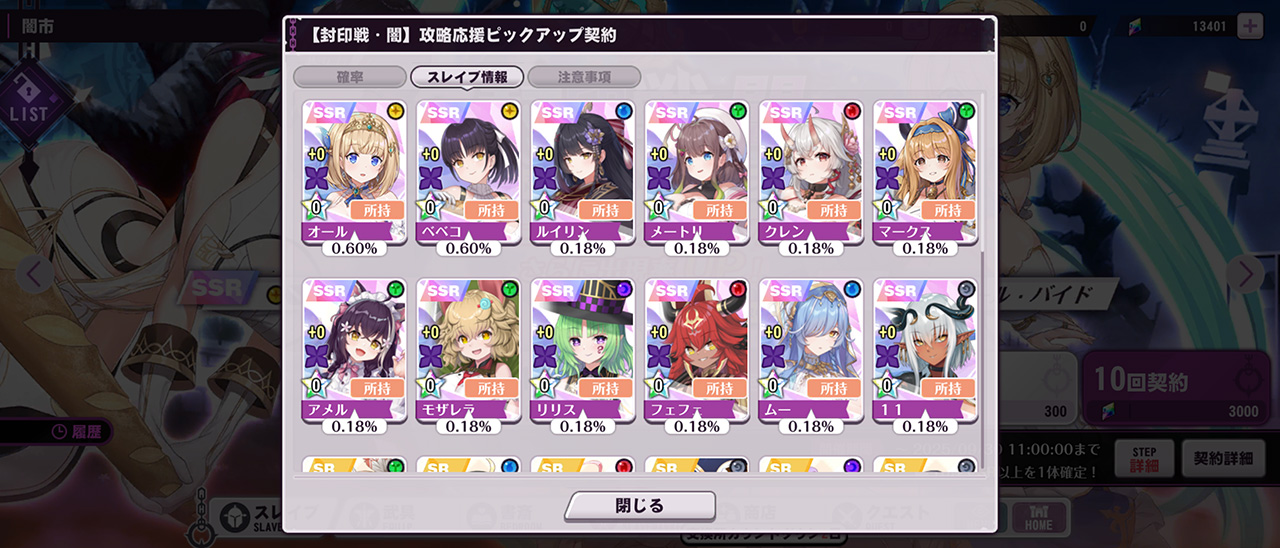Add gems with the plus button
The image size is (1280, 548).
pyautogui.click(x=1250, y=26)
